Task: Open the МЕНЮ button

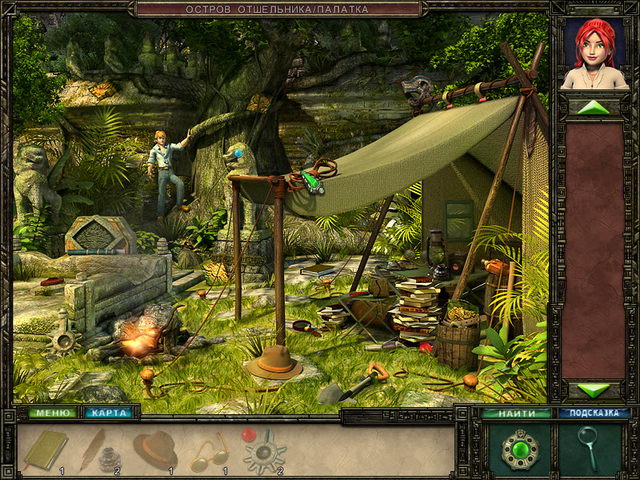Action: pos(47,412)
